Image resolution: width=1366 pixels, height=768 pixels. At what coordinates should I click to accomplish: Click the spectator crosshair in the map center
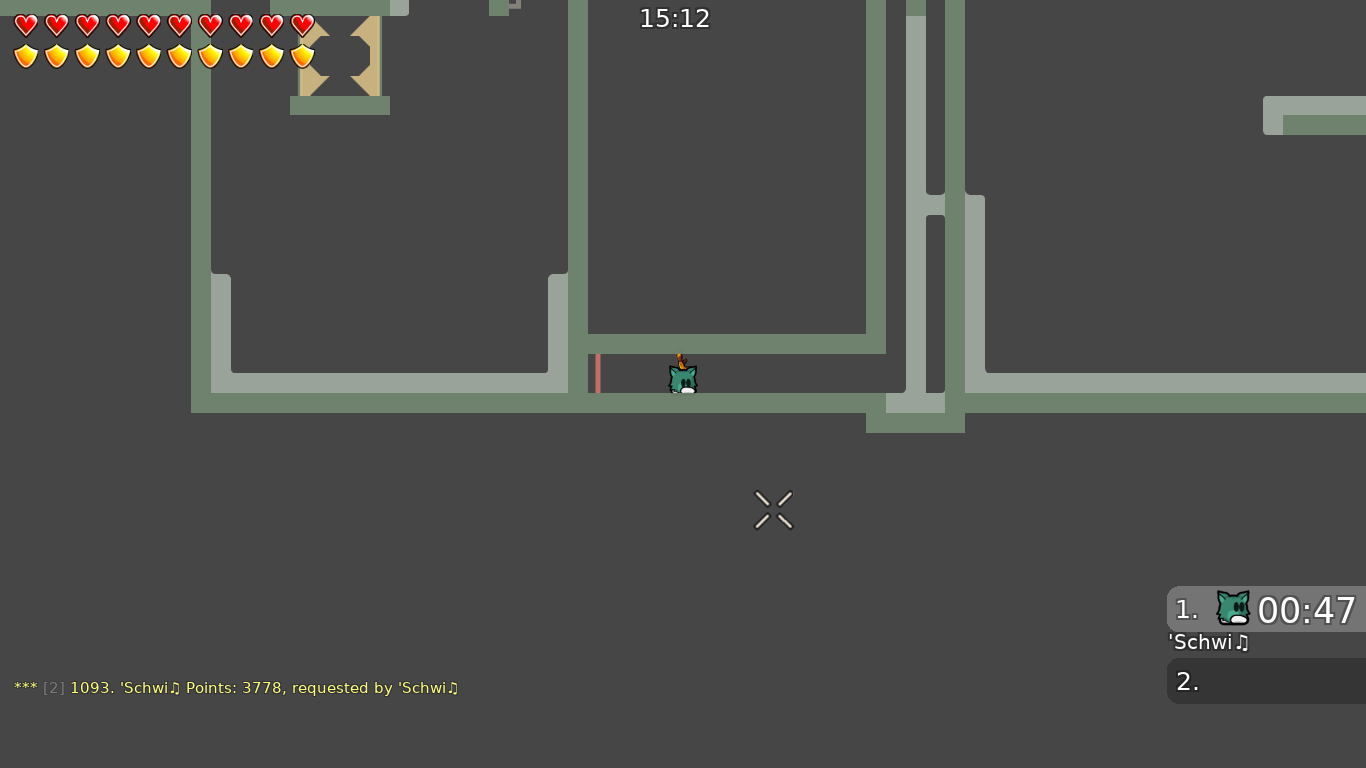pyautogui.click(x=773, y=509)
